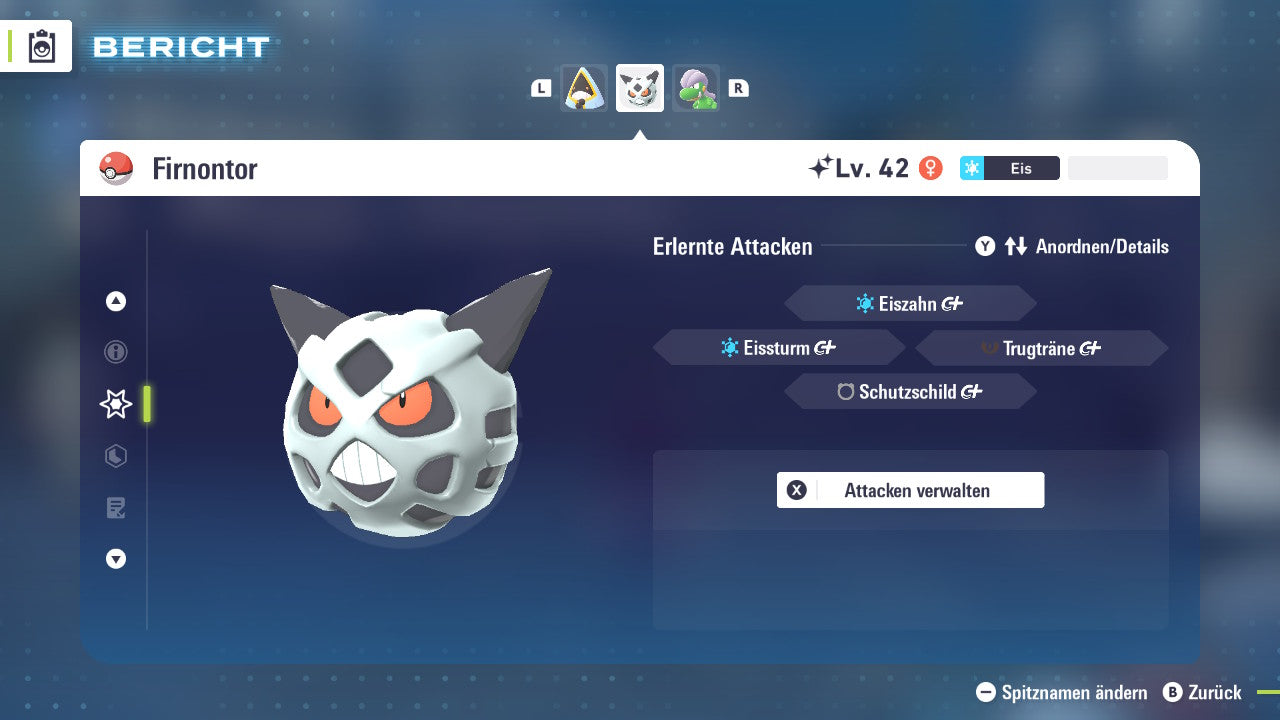Click the Attacken verwalten button
1280x720 pixels.
click(x=910, y=490)
